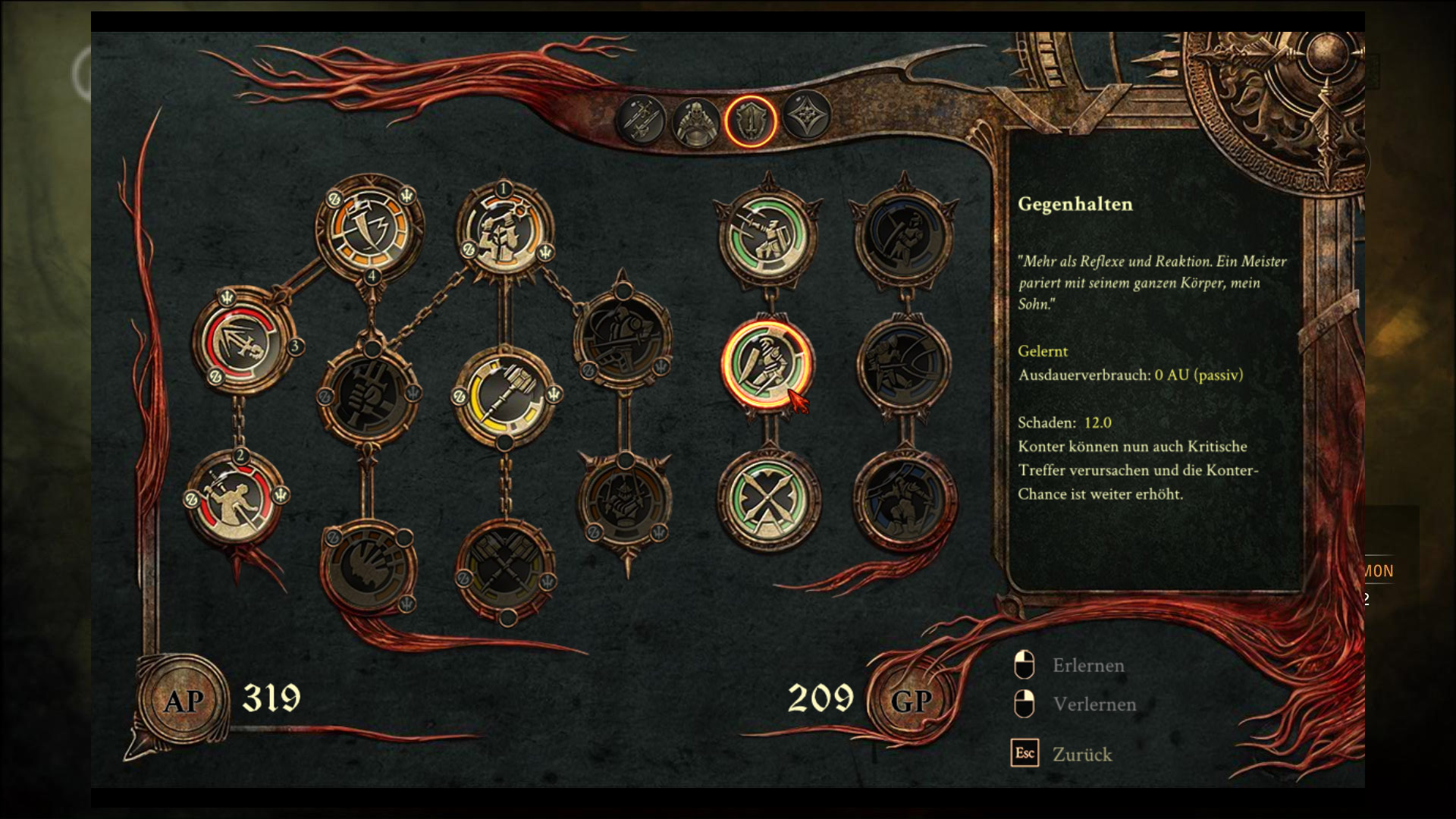Learn the dark crossed hammers skill
1456x819 pixels.
[x=504, y=569]
